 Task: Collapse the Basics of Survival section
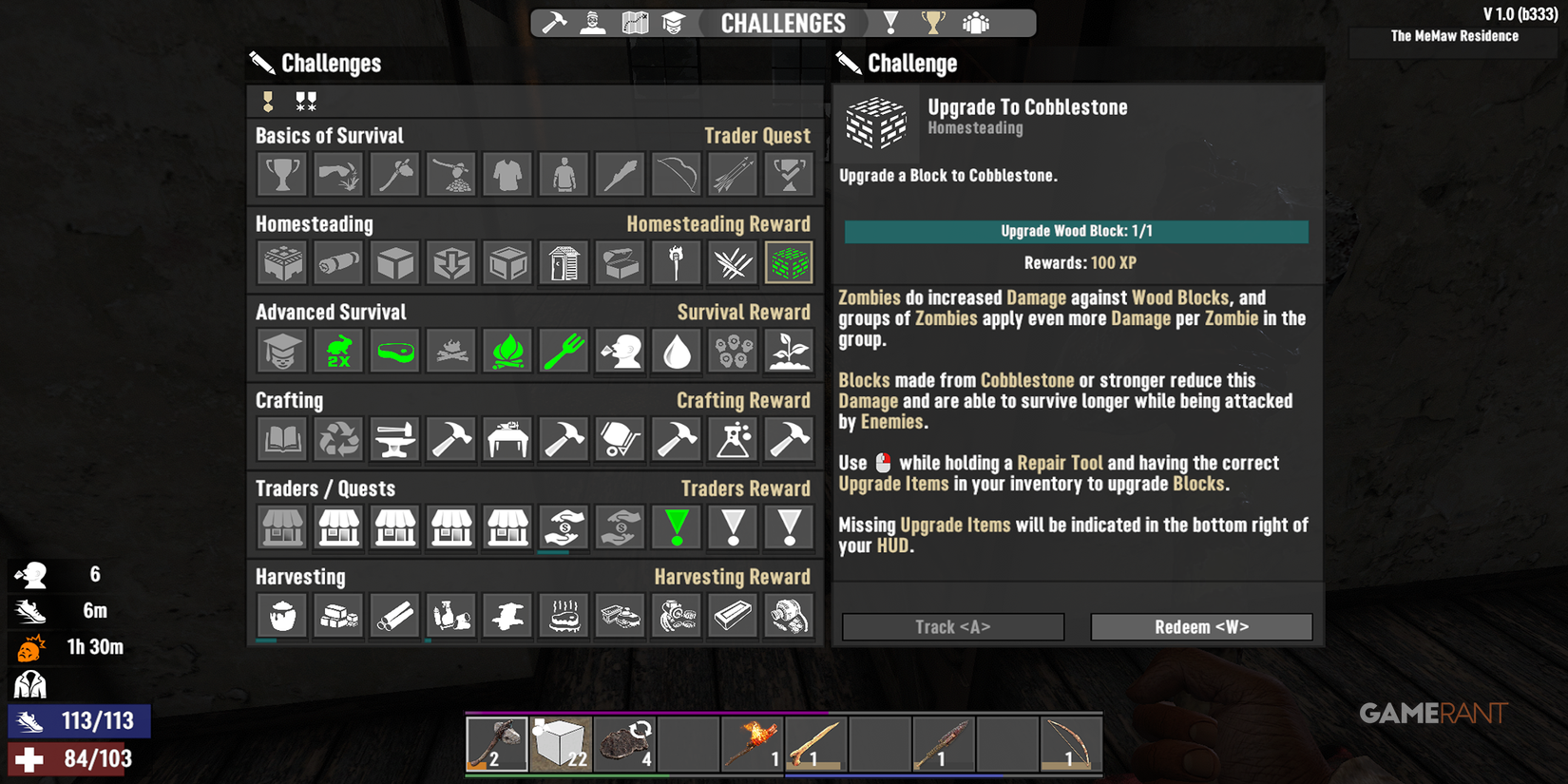click(330, 135)
